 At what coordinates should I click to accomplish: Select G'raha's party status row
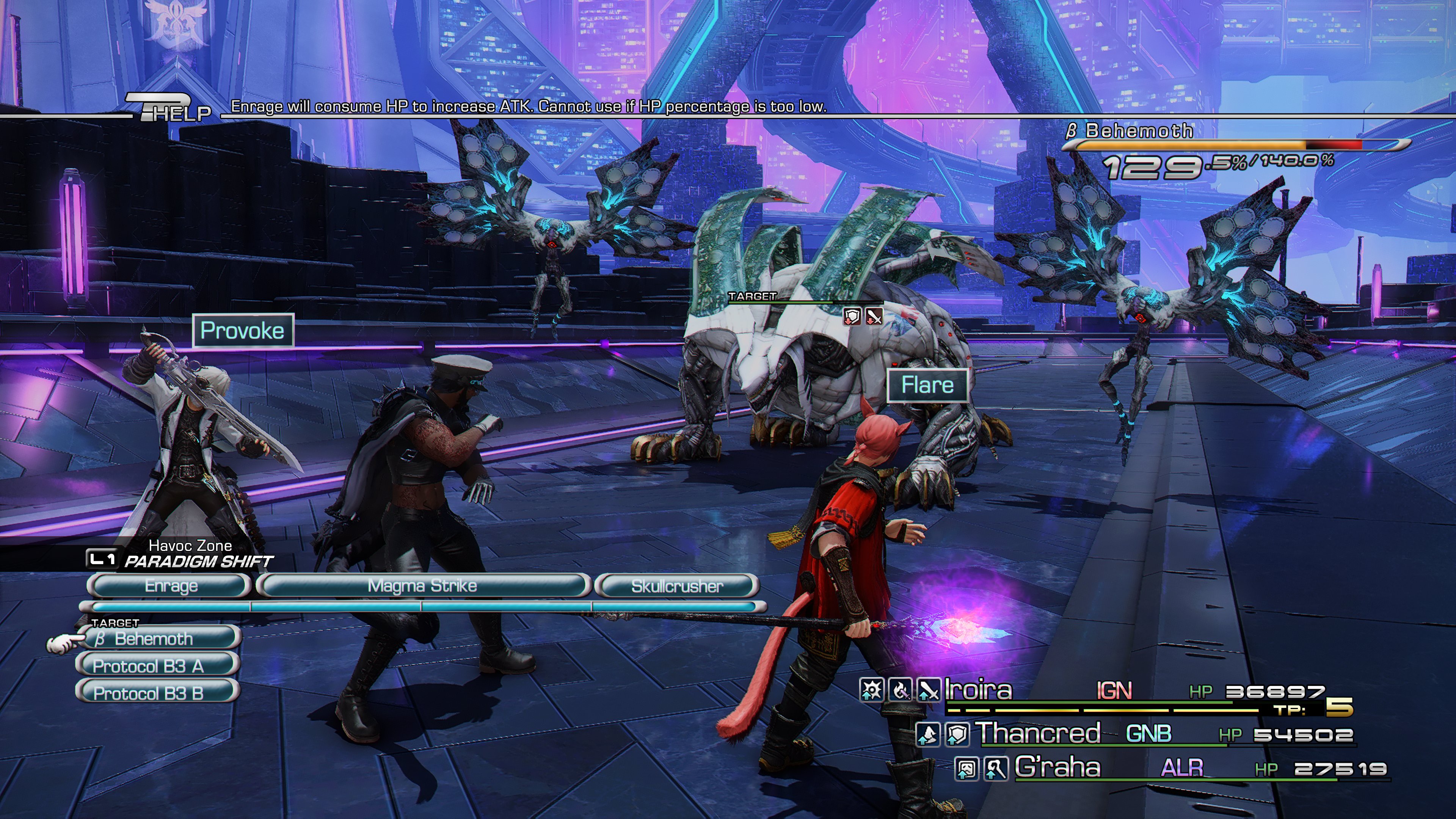pos(1170,768)
